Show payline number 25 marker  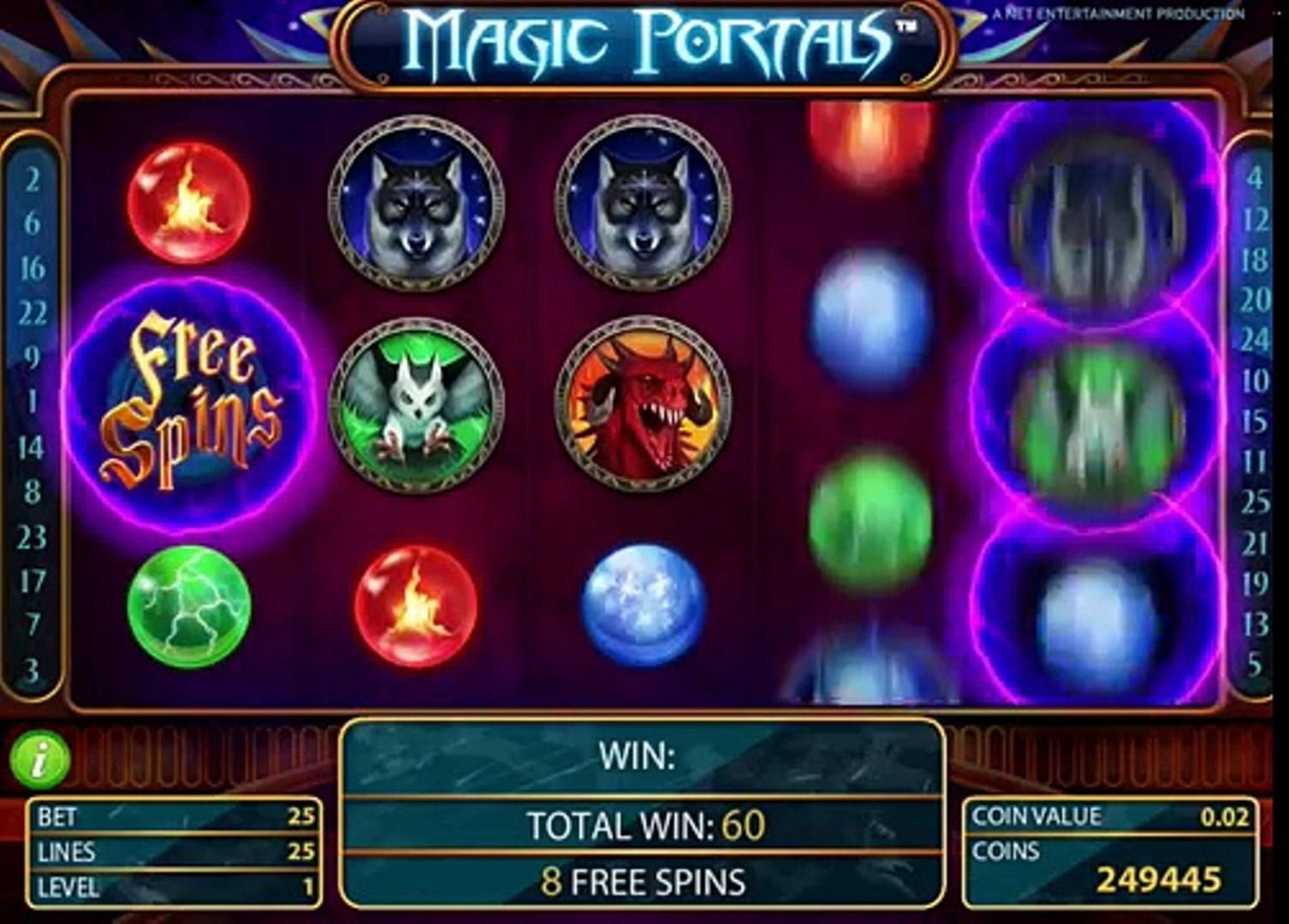pyautogui.click(x=1255, y=502)
